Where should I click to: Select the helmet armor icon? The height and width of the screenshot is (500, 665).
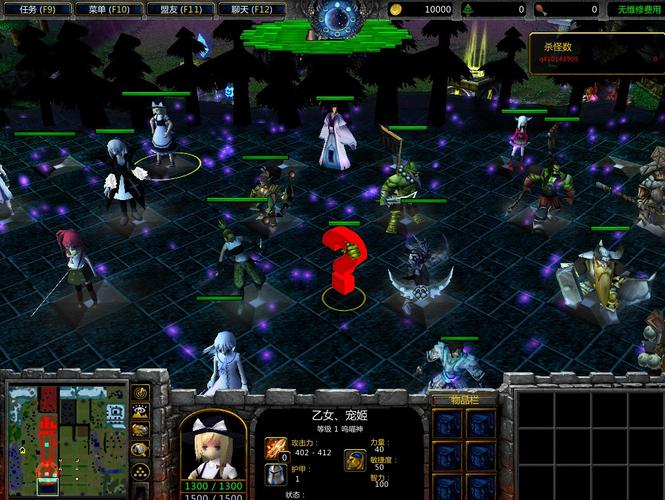(x=275, y=473)
